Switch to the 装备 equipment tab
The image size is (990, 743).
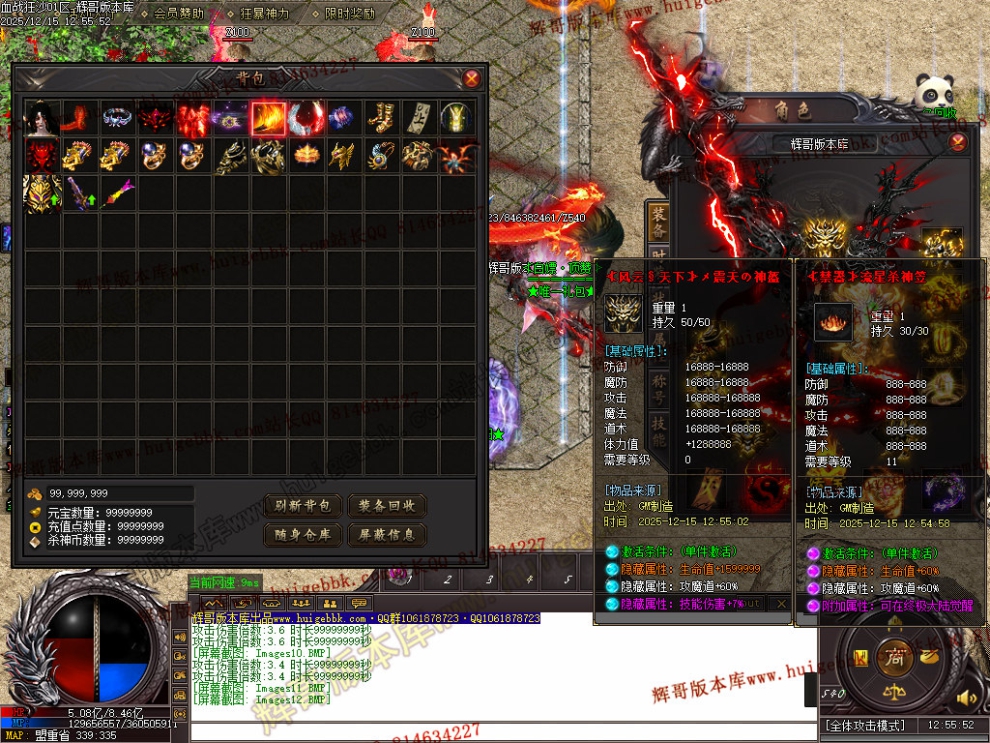tap(658, 223)
